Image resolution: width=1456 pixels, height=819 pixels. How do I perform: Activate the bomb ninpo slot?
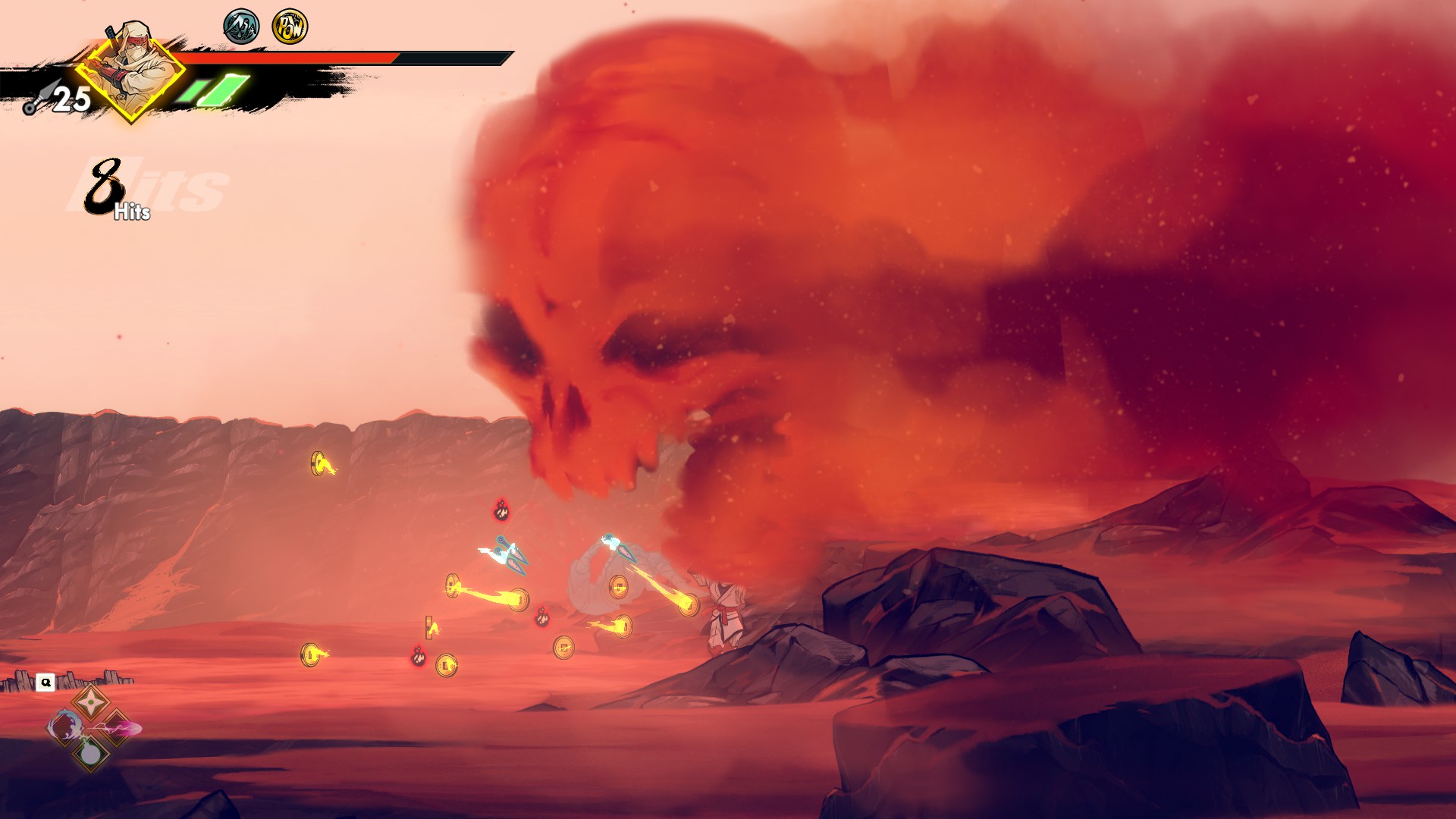coord(89,755)
